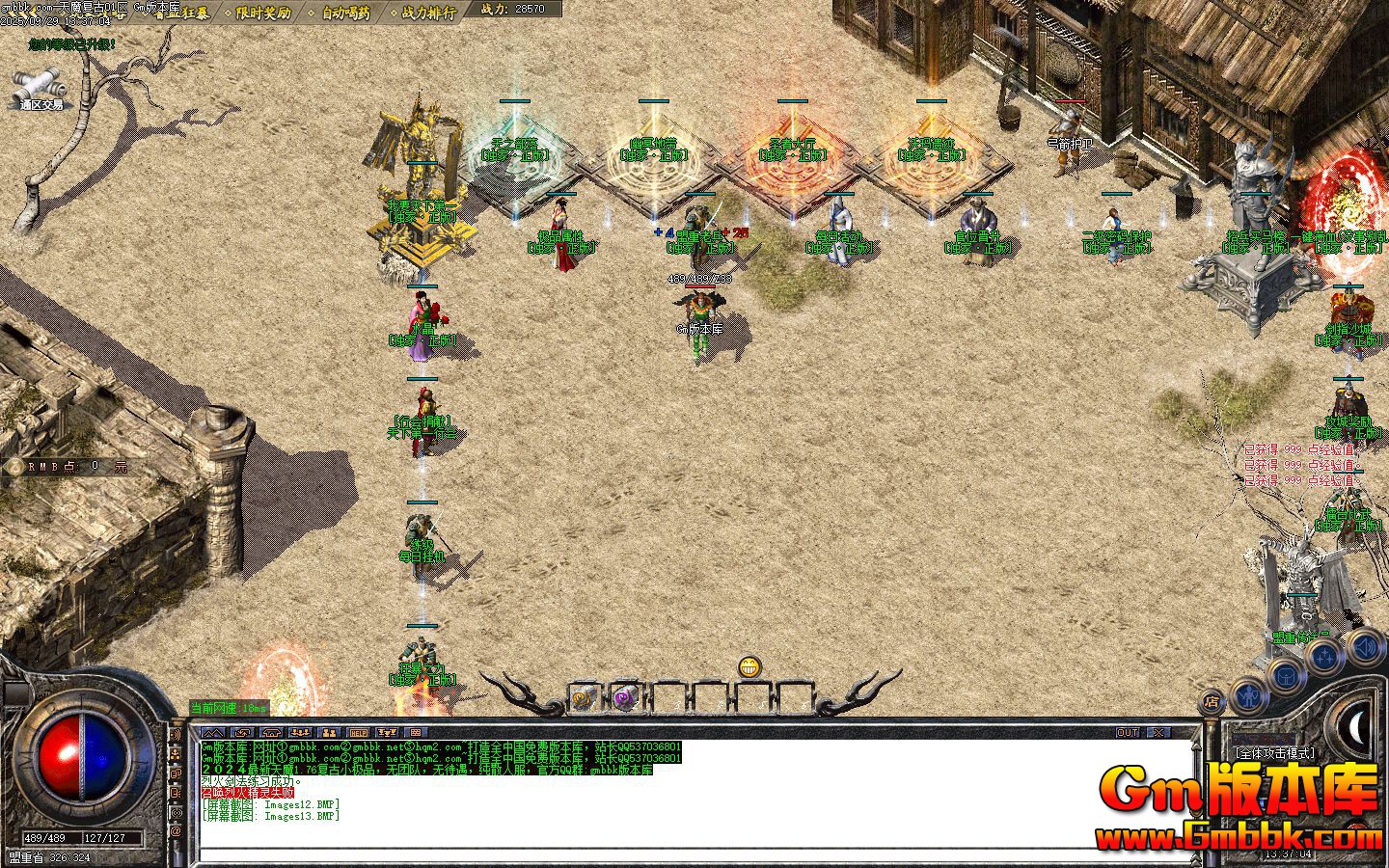Open the 战力排行 power ranking menu
The image size is (1389, 868).
coord(428,13)
